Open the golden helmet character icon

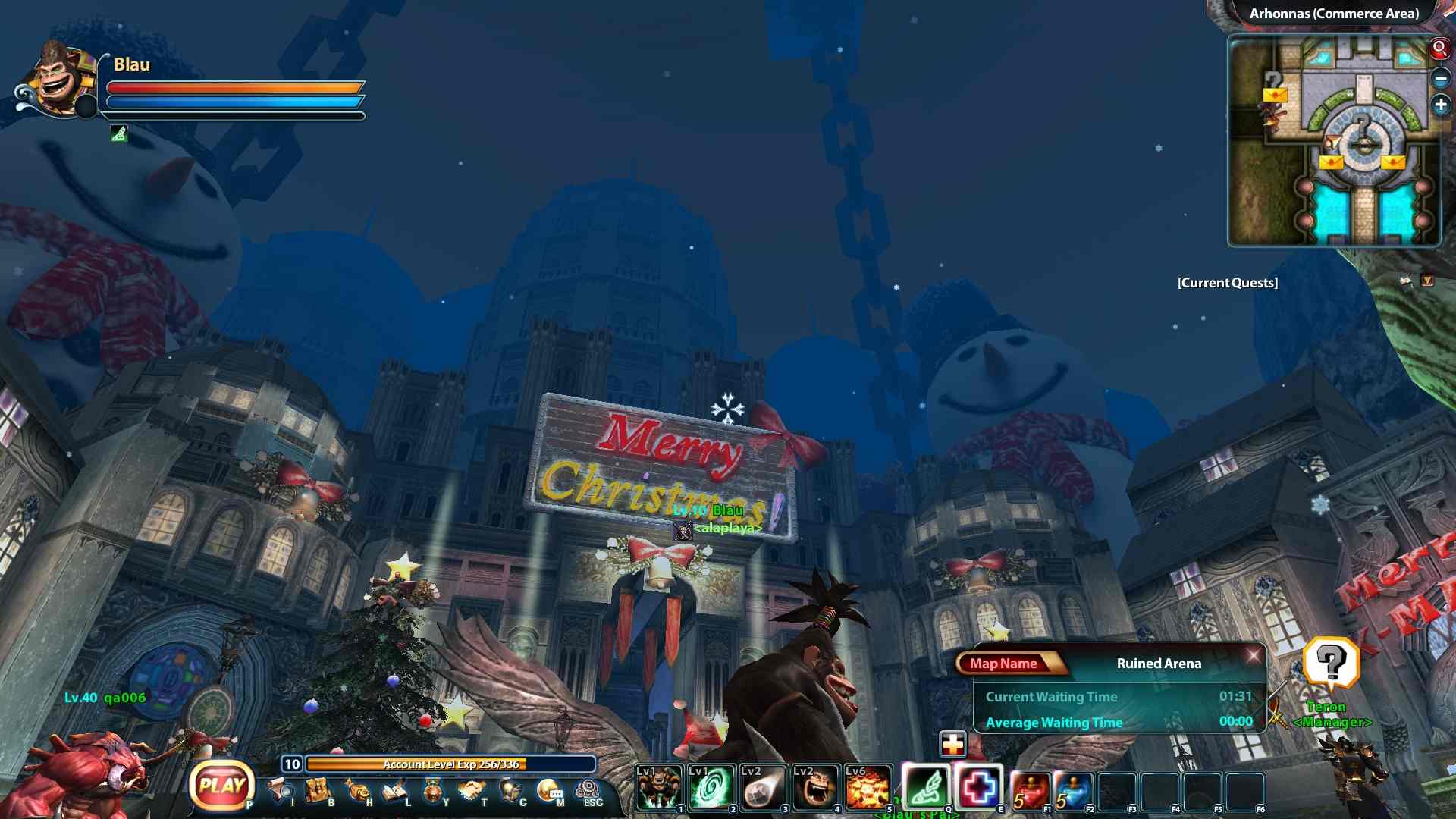click(510, 790)
